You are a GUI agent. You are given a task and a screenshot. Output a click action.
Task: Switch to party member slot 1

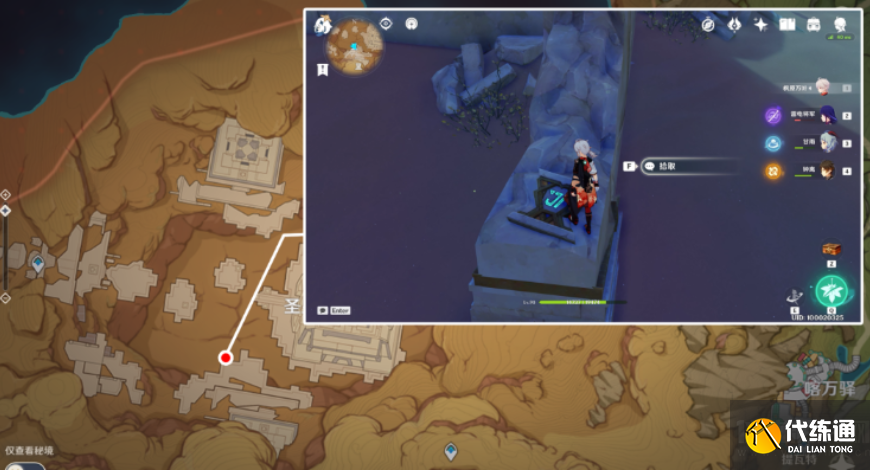(823, 87)
